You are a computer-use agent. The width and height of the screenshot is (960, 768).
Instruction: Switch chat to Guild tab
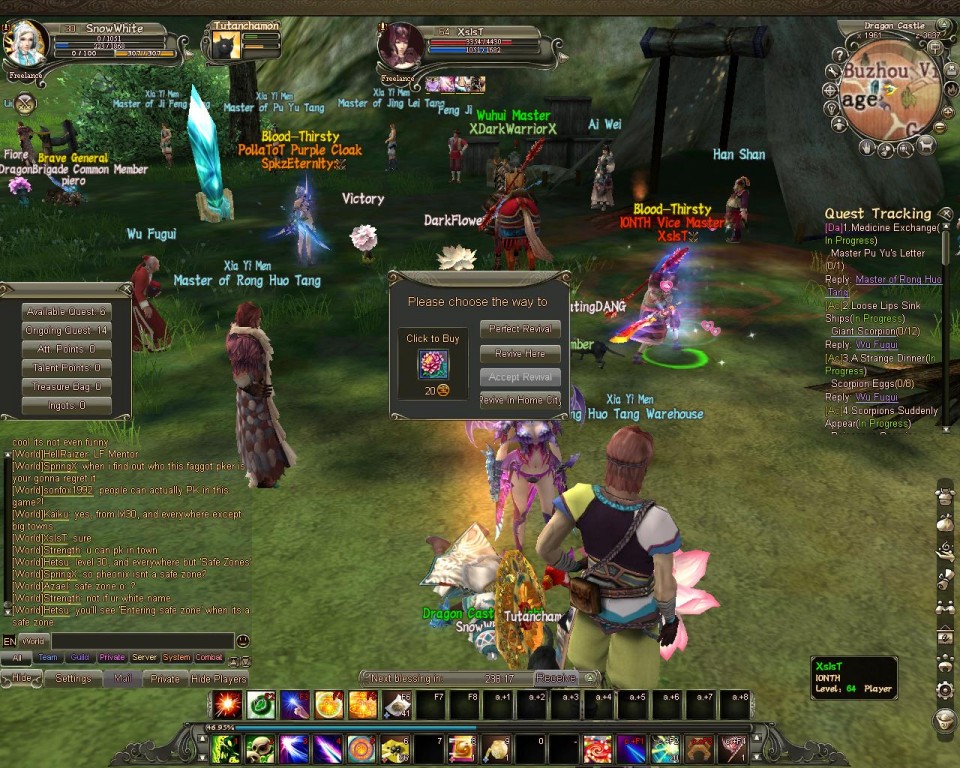tap(80, 658)
